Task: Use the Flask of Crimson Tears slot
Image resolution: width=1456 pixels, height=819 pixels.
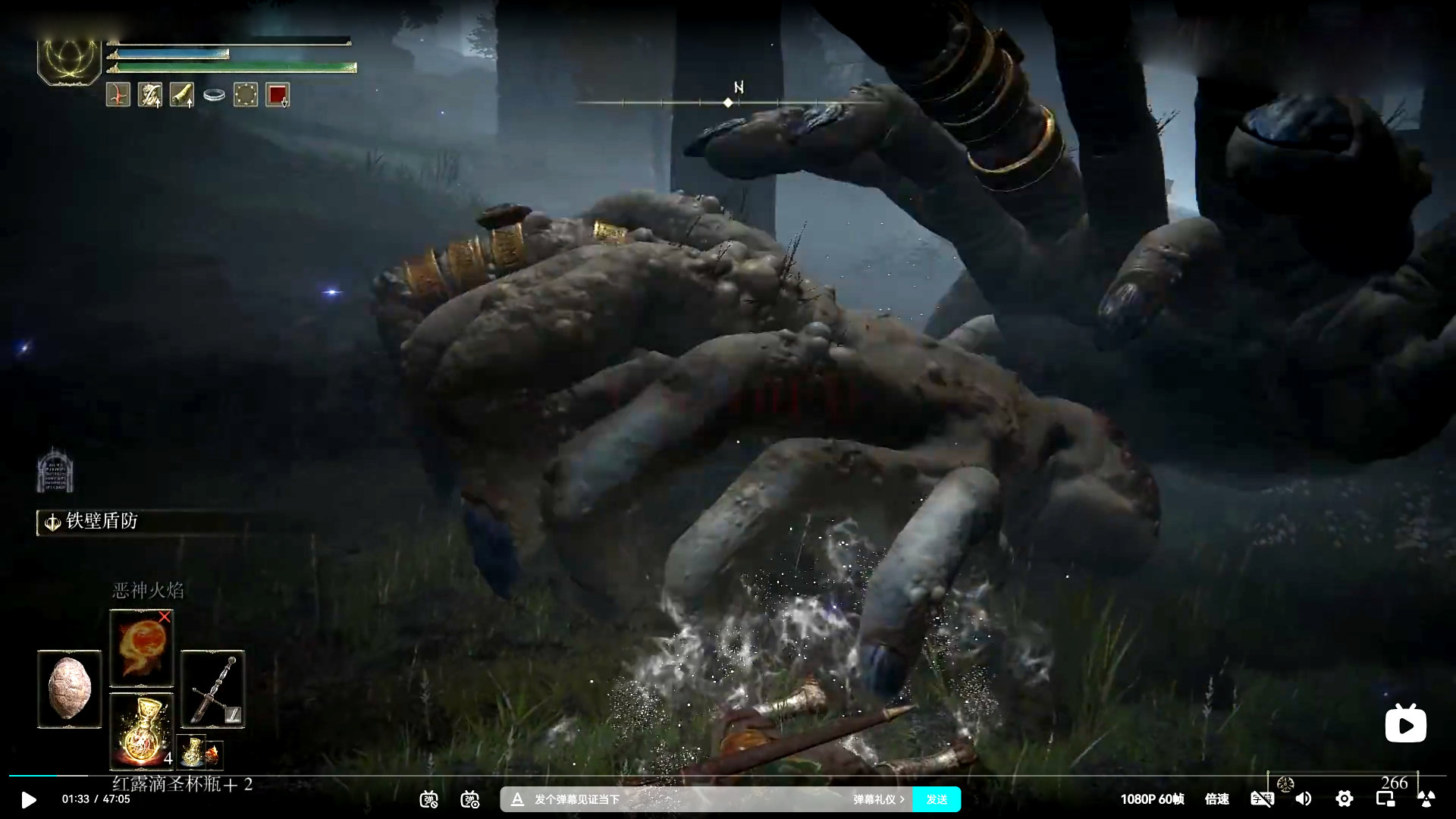Action: pos(142,731)
